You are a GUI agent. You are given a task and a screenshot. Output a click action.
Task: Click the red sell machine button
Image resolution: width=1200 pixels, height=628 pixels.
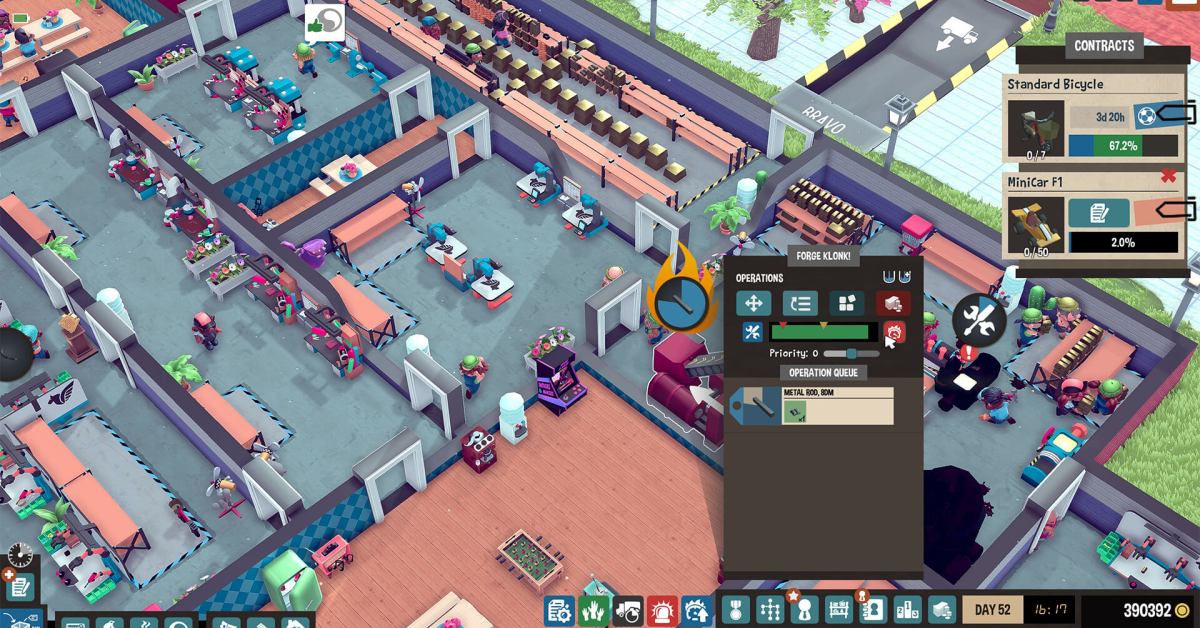point(892,303)
